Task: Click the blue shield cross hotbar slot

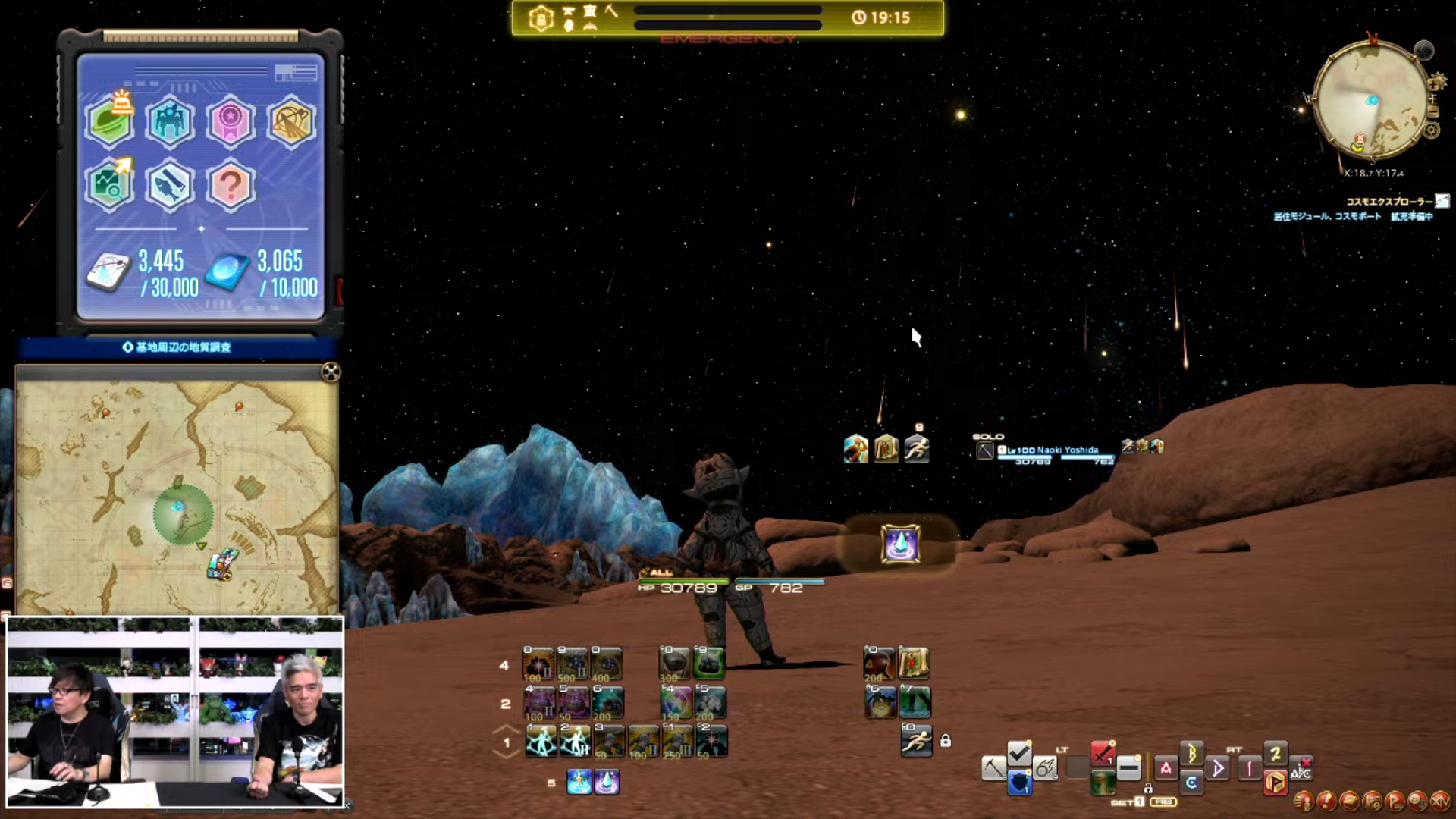Action: (1019, 783)
